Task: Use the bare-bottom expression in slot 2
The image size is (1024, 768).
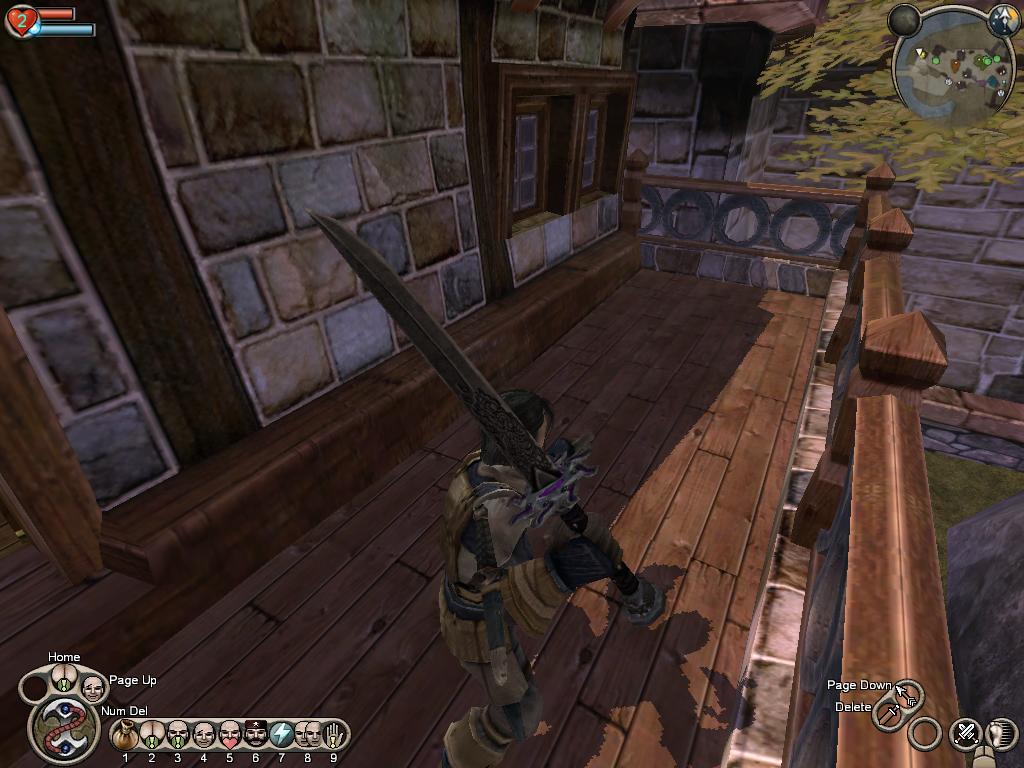Action: click(152, 735)
